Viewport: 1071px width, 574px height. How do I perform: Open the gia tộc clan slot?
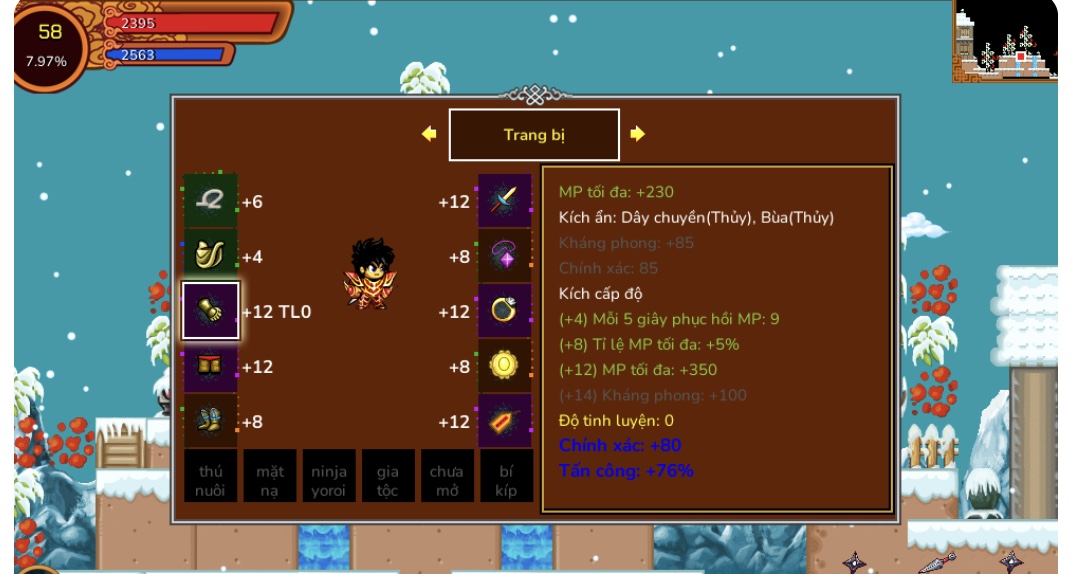[x=387, y=480]
